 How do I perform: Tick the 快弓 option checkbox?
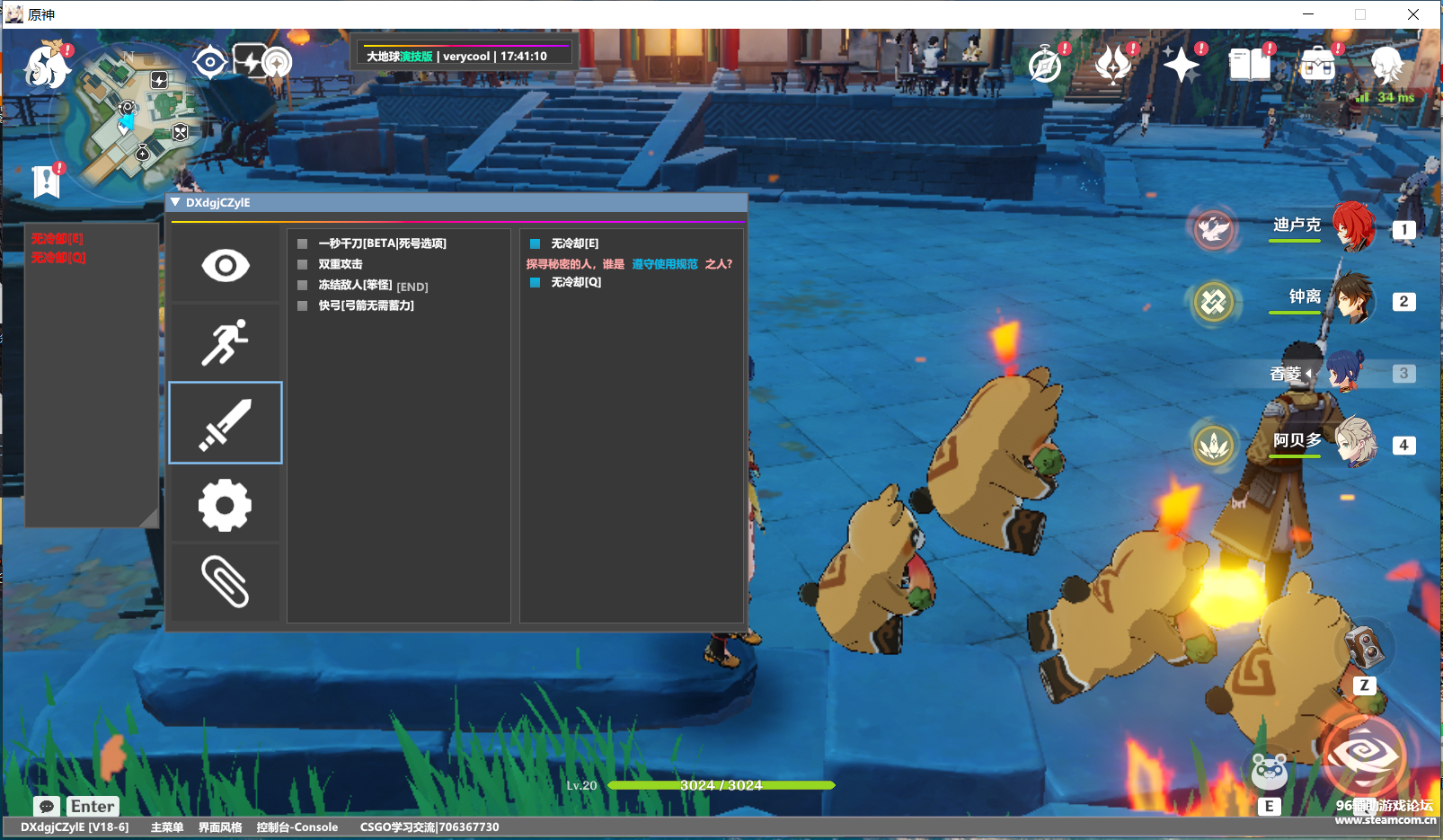click(303, 305)
